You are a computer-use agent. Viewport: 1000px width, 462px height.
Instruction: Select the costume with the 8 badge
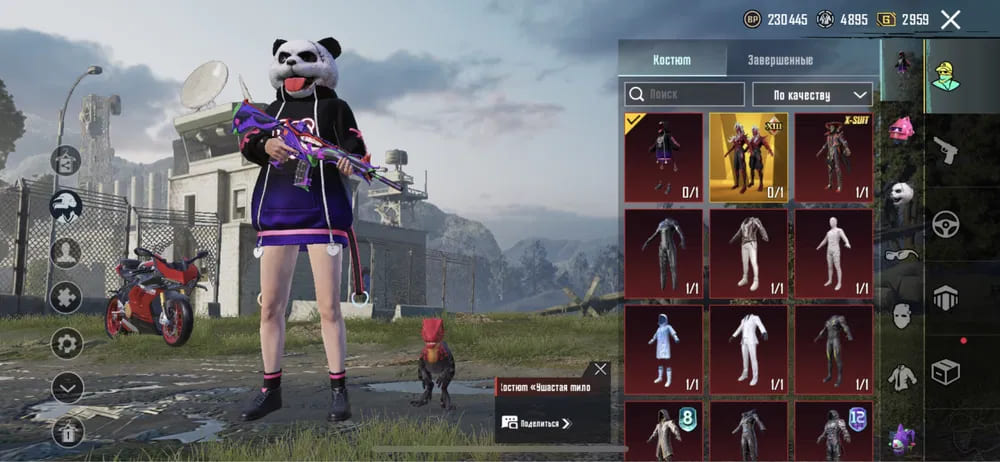[x=663, y=431]
